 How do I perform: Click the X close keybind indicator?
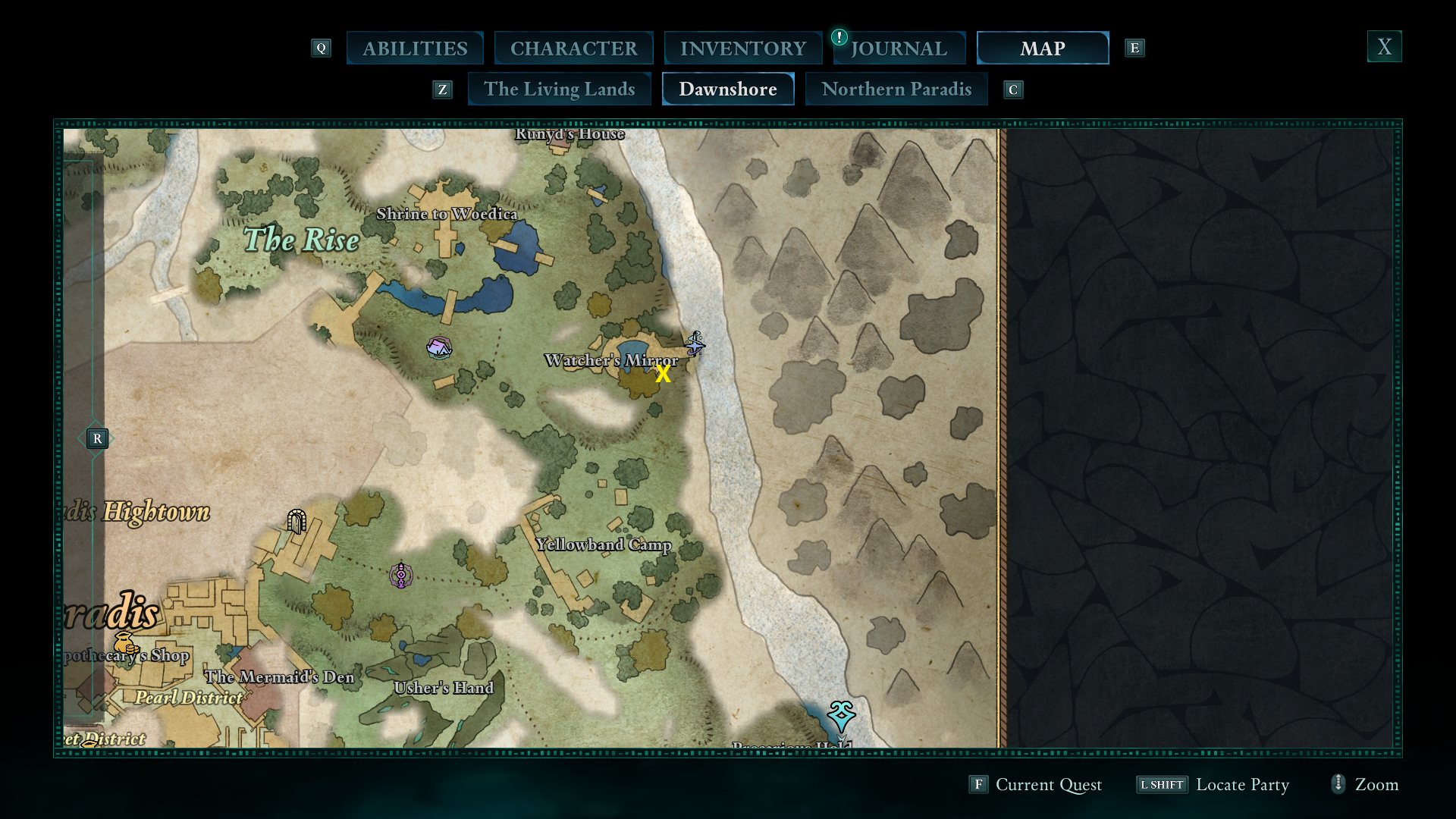click(x=1384, y=46)
